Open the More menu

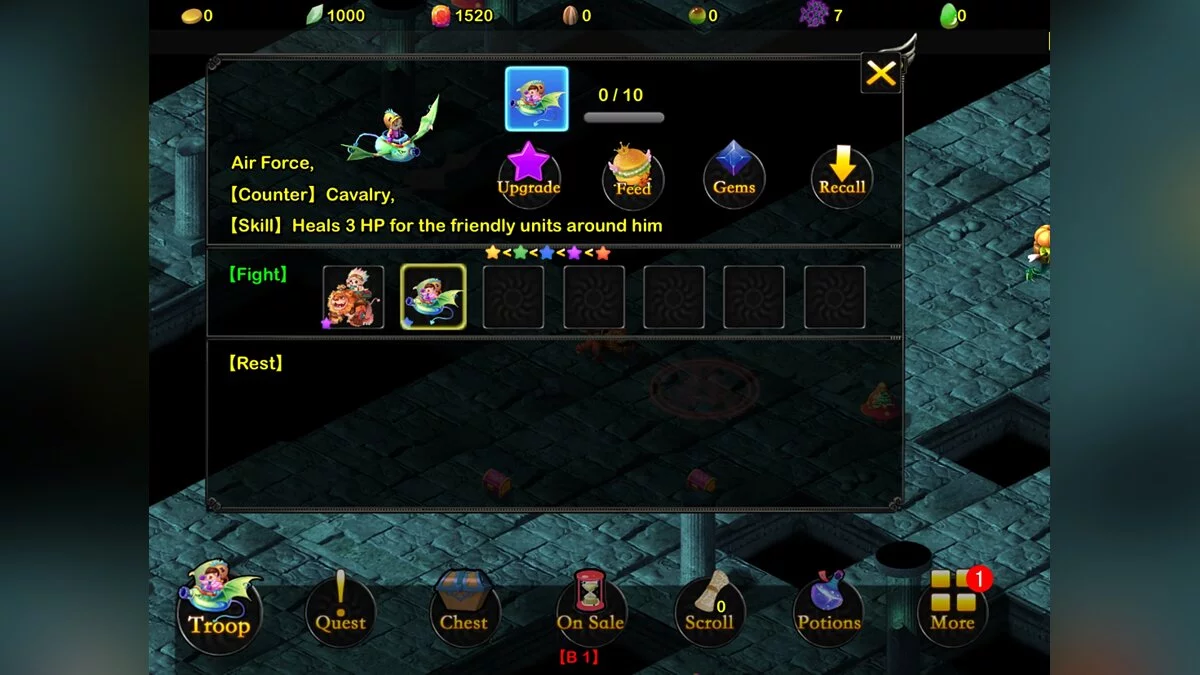point(952,611)
